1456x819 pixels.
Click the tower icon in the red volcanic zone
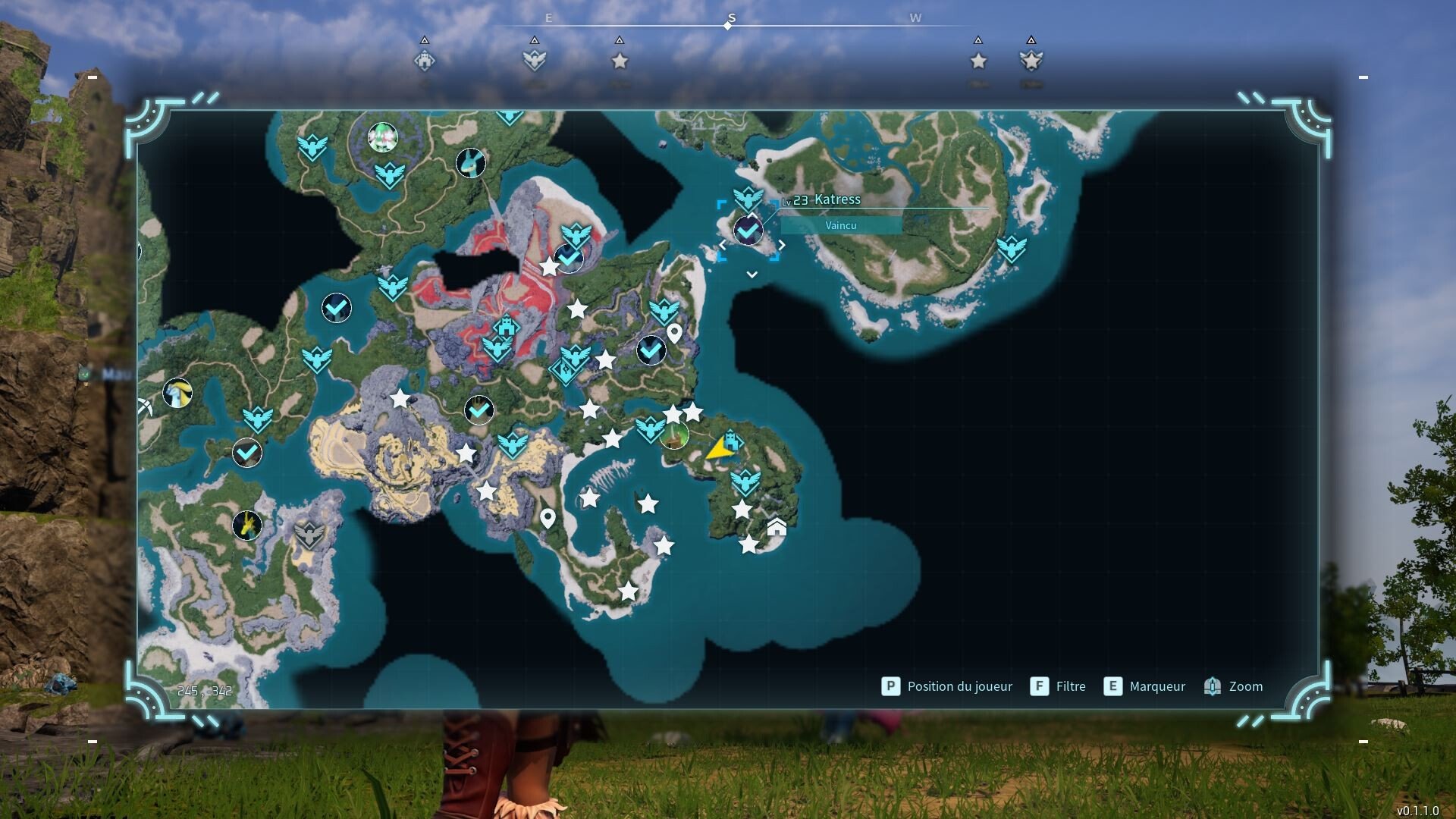(506, 328)
